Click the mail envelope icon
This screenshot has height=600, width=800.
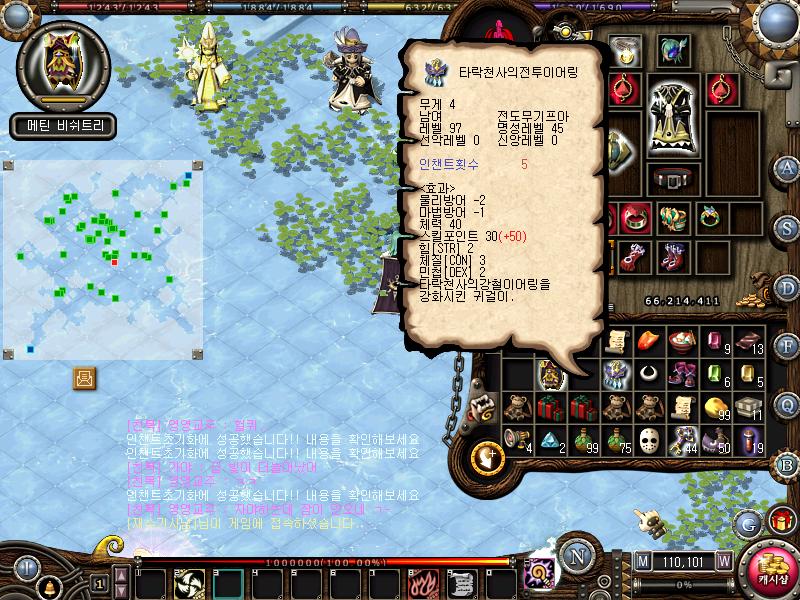[84, 378]
